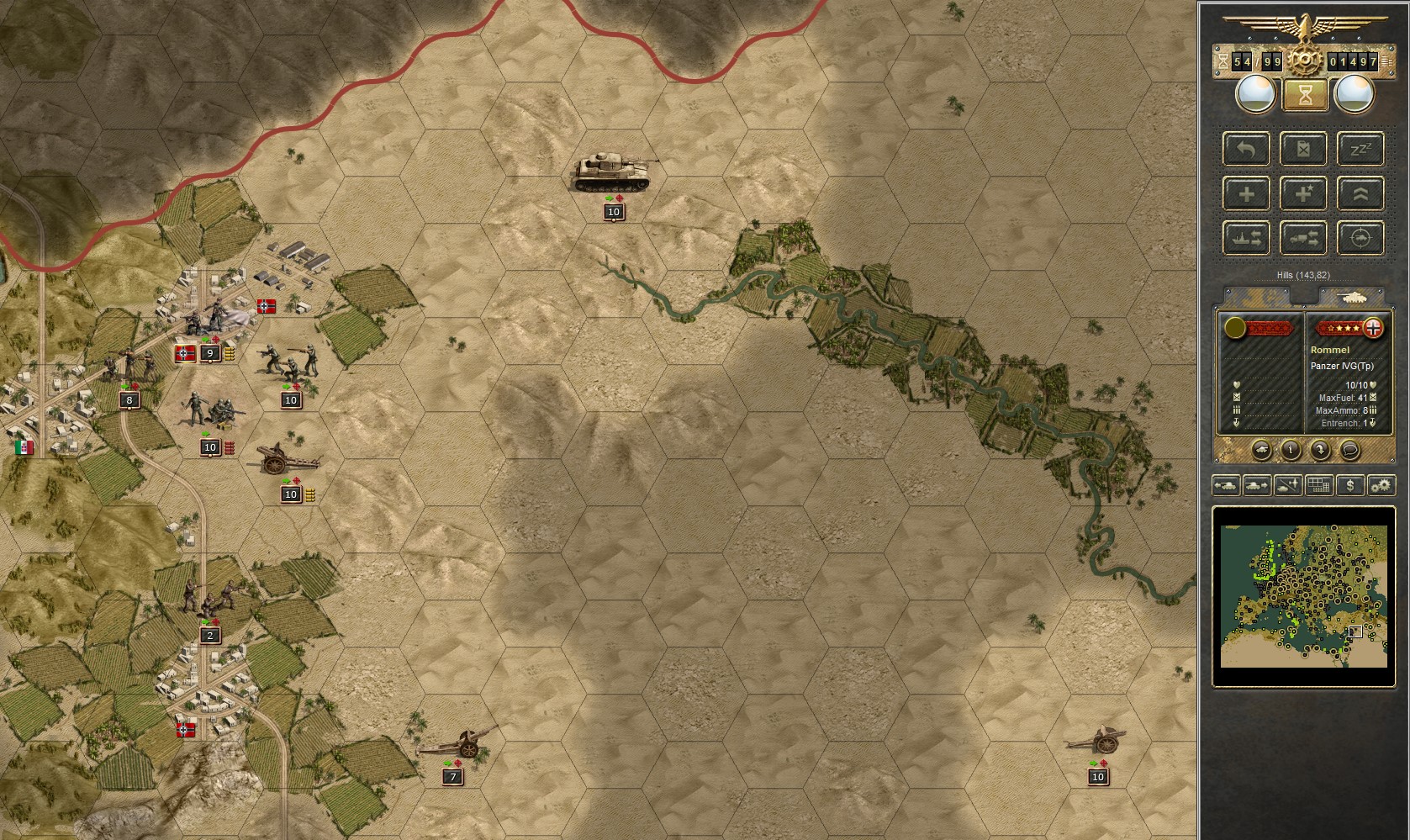Switch air/ground layer with plane-tank icon
Screen dimensions: 1410x840
click(1286, 485)
